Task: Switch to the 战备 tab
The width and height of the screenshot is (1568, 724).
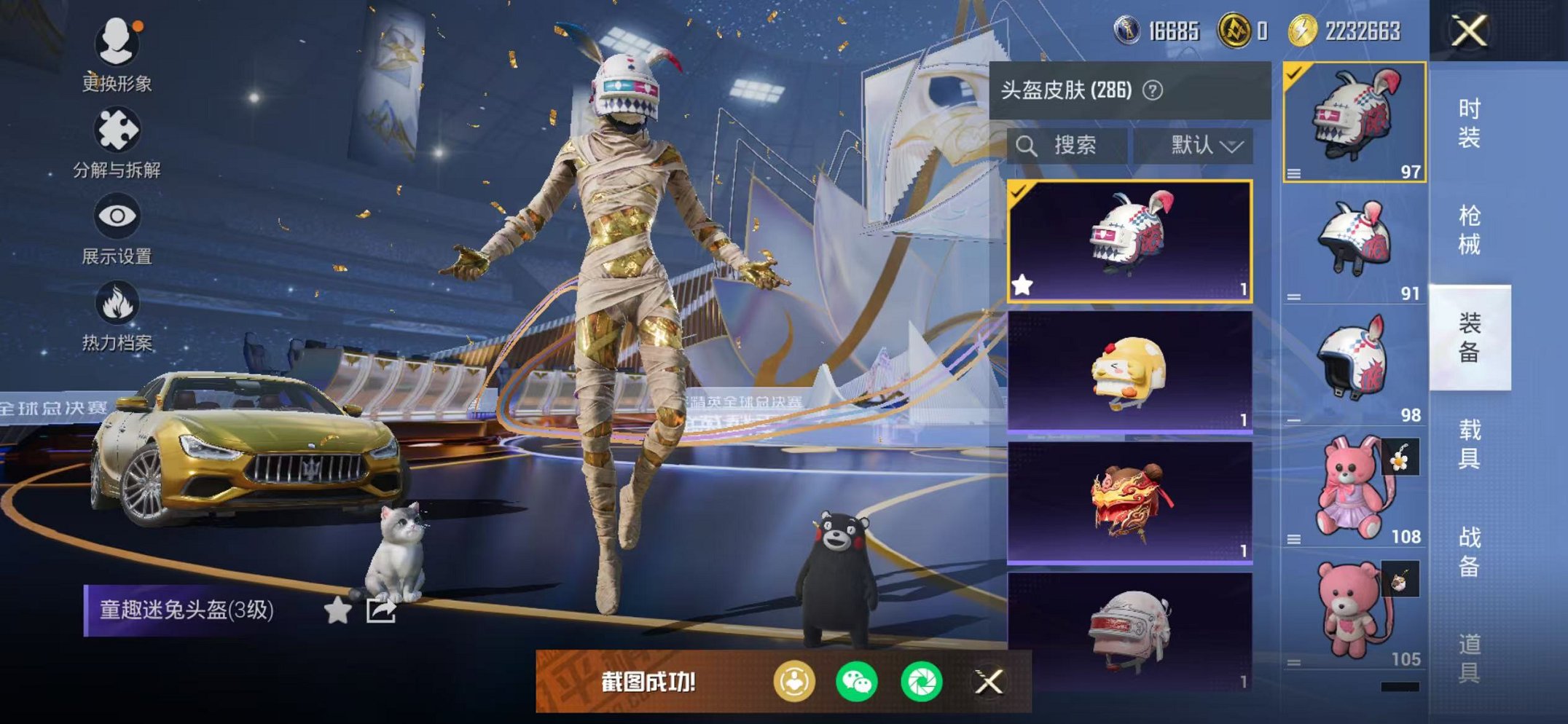Action: [x=1469, y=551]
